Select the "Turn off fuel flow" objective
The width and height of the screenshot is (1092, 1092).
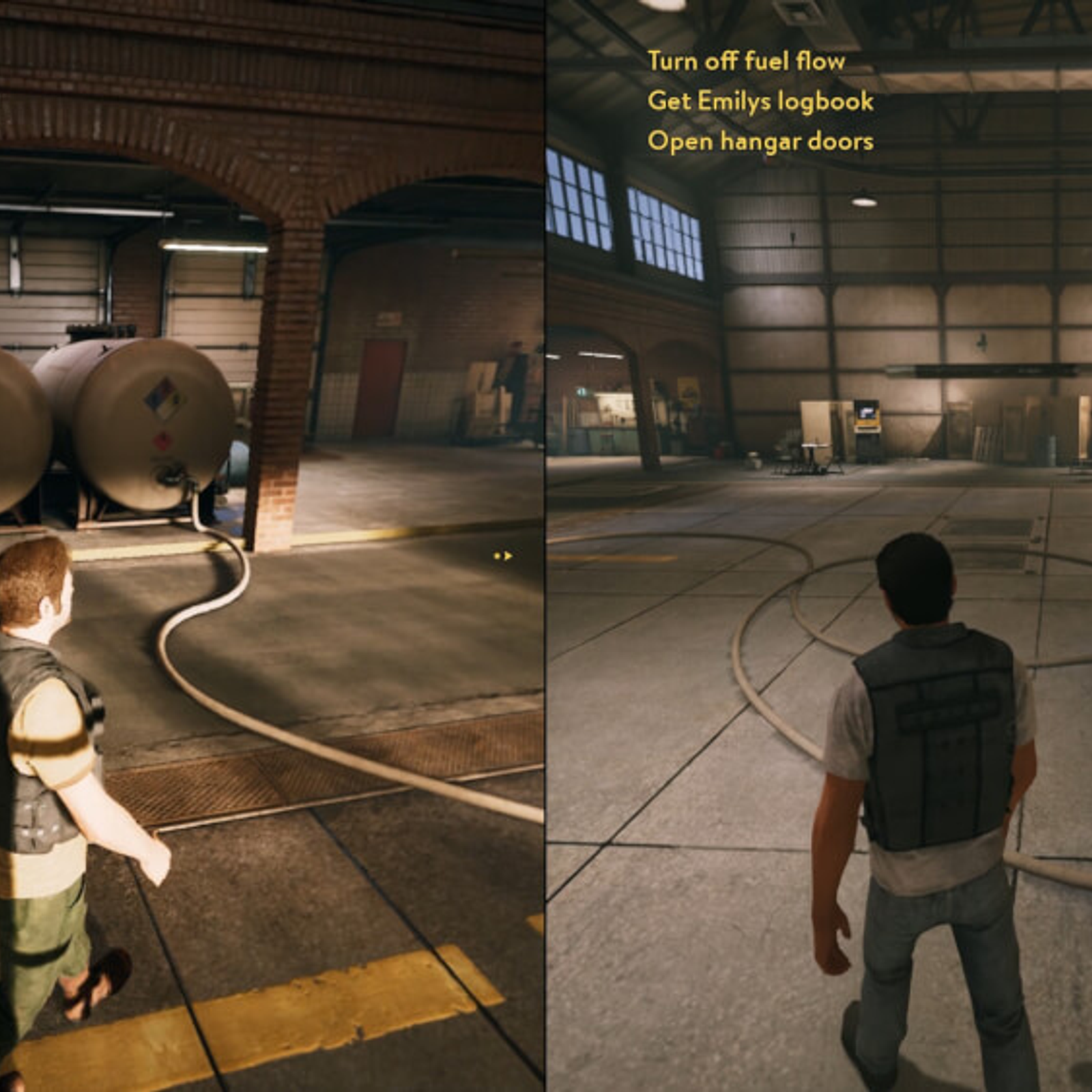click(x=746, y=61)
